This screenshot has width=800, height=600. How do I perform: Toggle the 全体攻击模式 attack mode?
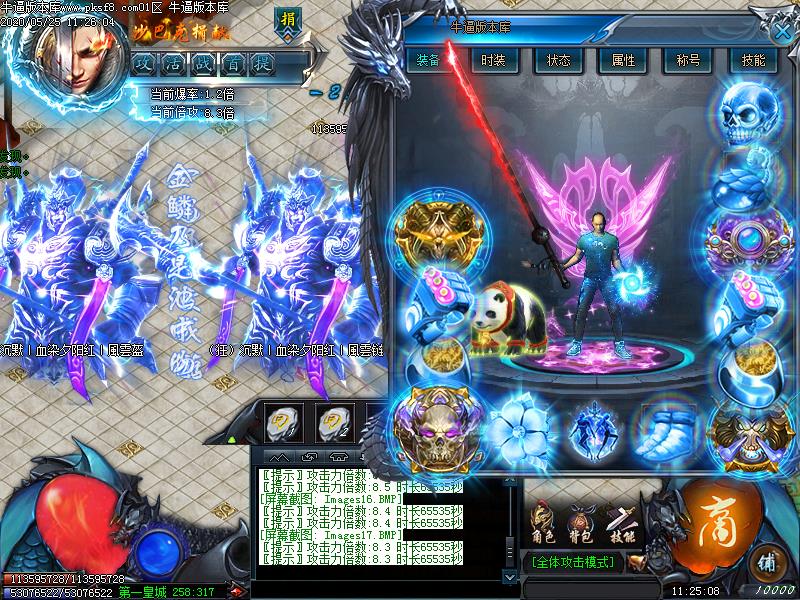click(x=573, y=562)
